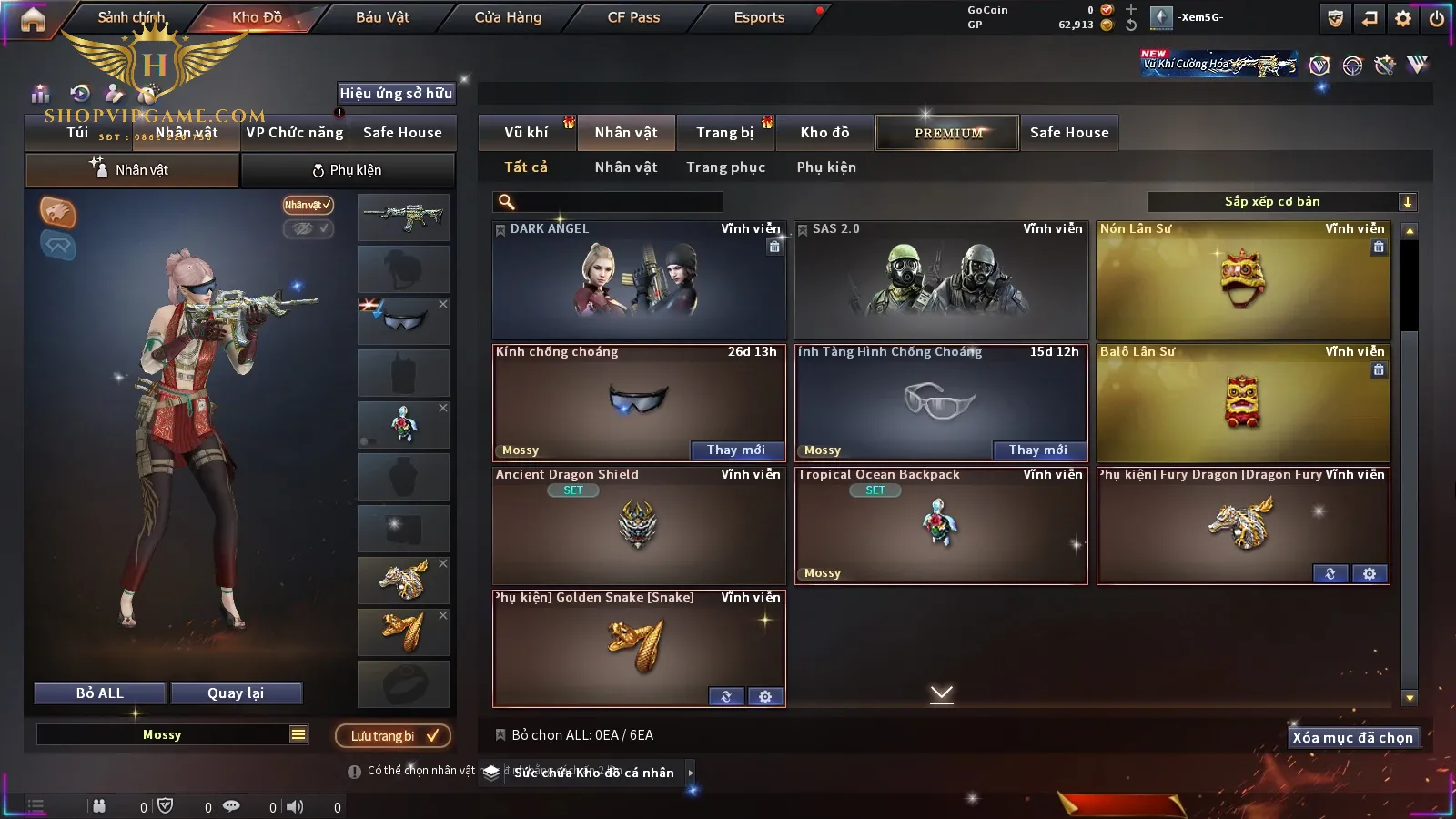
Task: Open the settings gear icon
Action: [1403, 18]
